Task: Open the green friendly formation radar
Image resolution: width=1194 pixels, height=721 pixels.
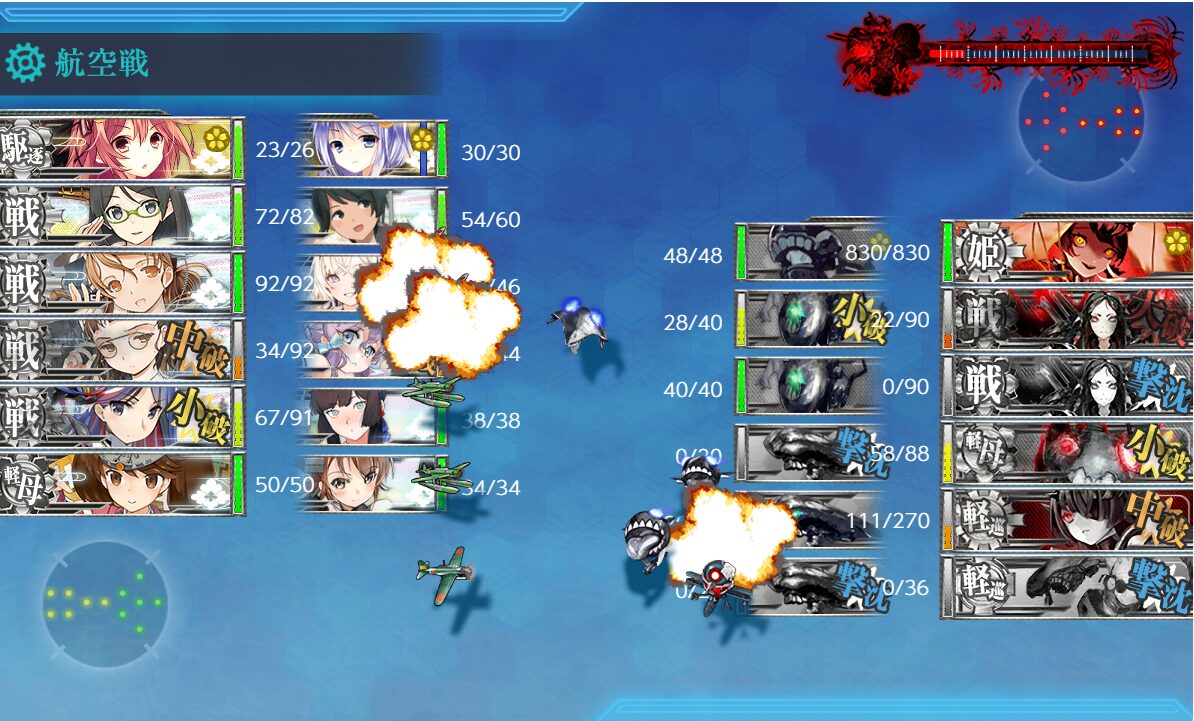Action: (x=105, y=603)
